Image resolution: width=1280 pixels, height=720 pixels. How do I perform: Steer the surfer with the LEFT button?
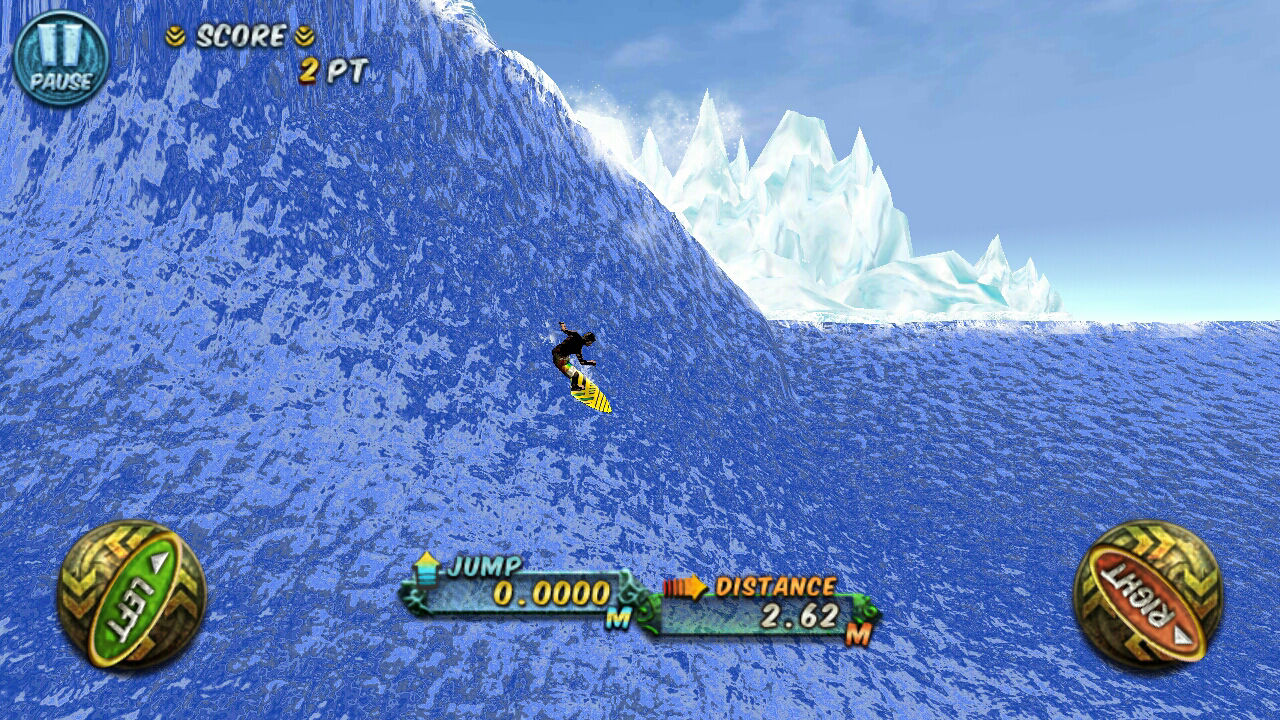131,594
